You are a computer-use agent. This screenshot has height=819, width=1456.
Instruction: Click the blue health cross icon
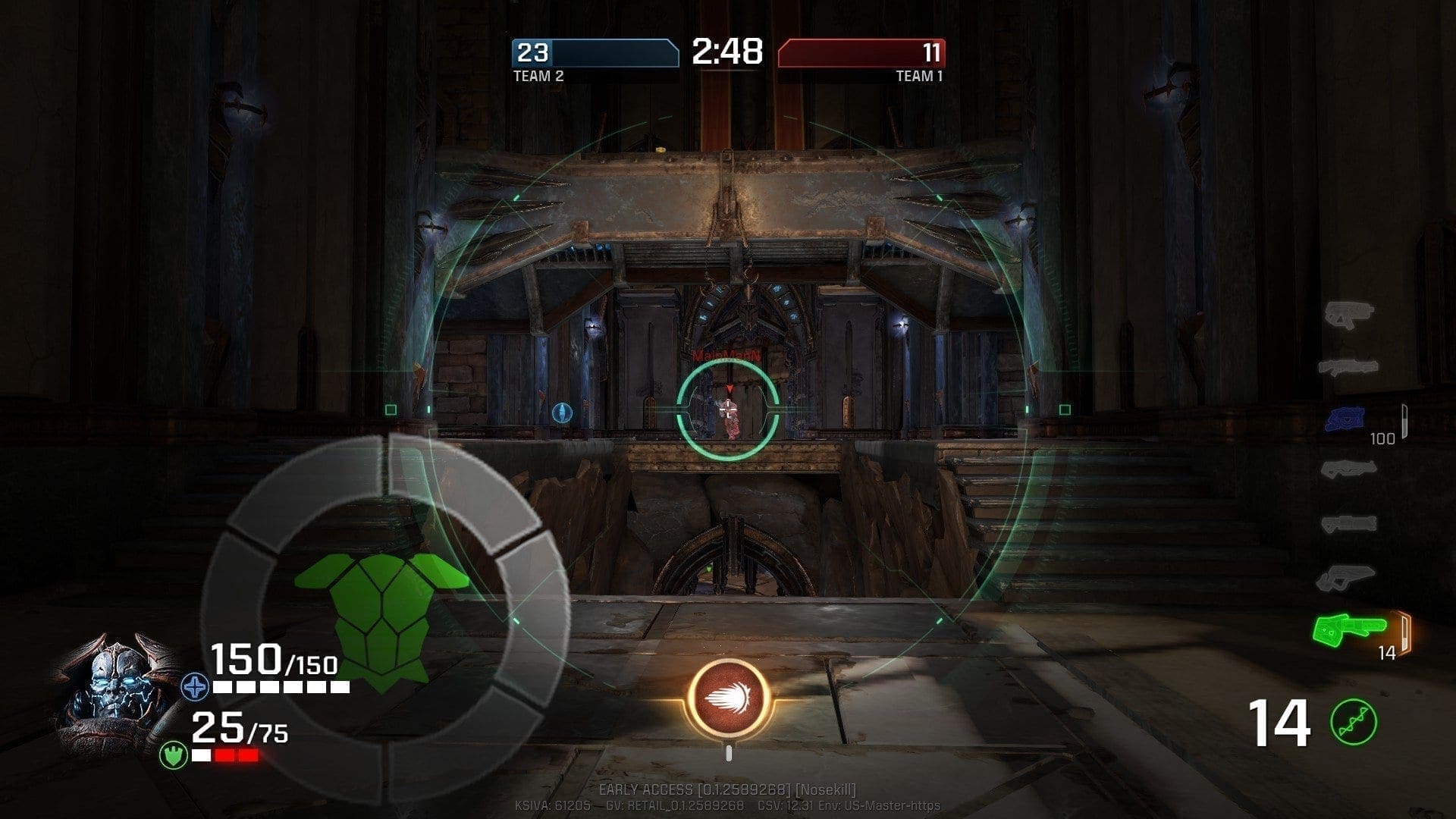tap(195, 688)
